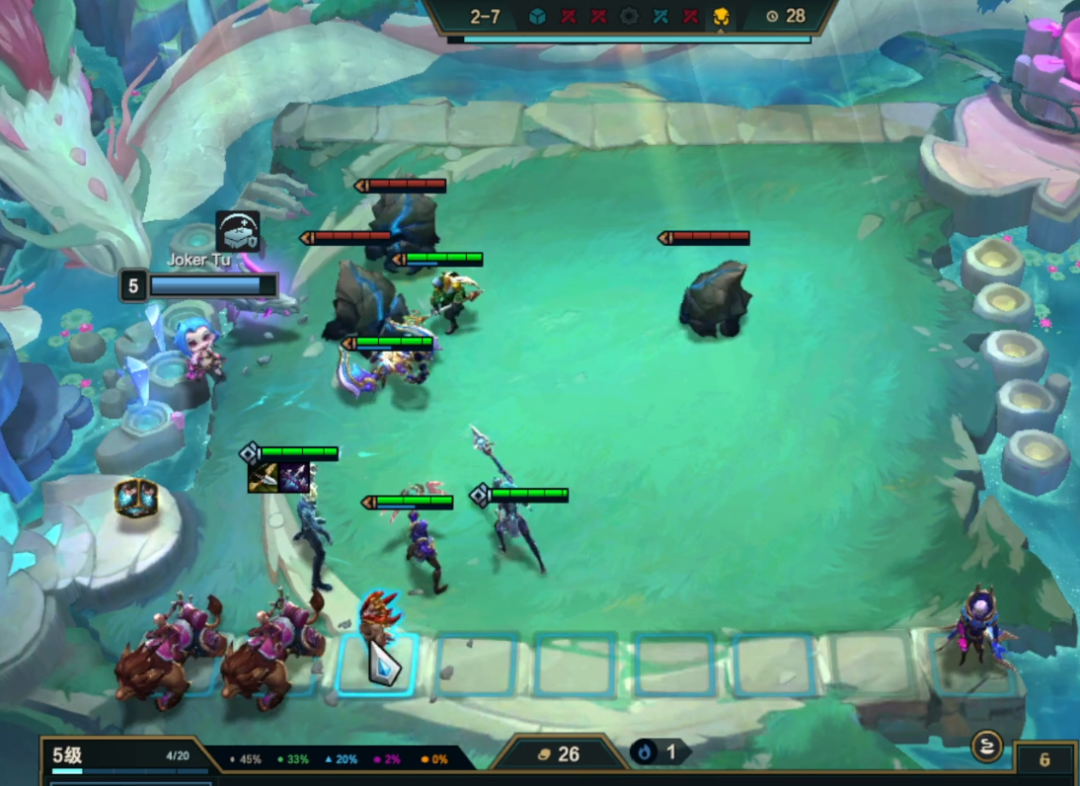Screen dimensions: 1080x786
Task: Click the blue crossed-swords round icon
Action: point(660,16)
